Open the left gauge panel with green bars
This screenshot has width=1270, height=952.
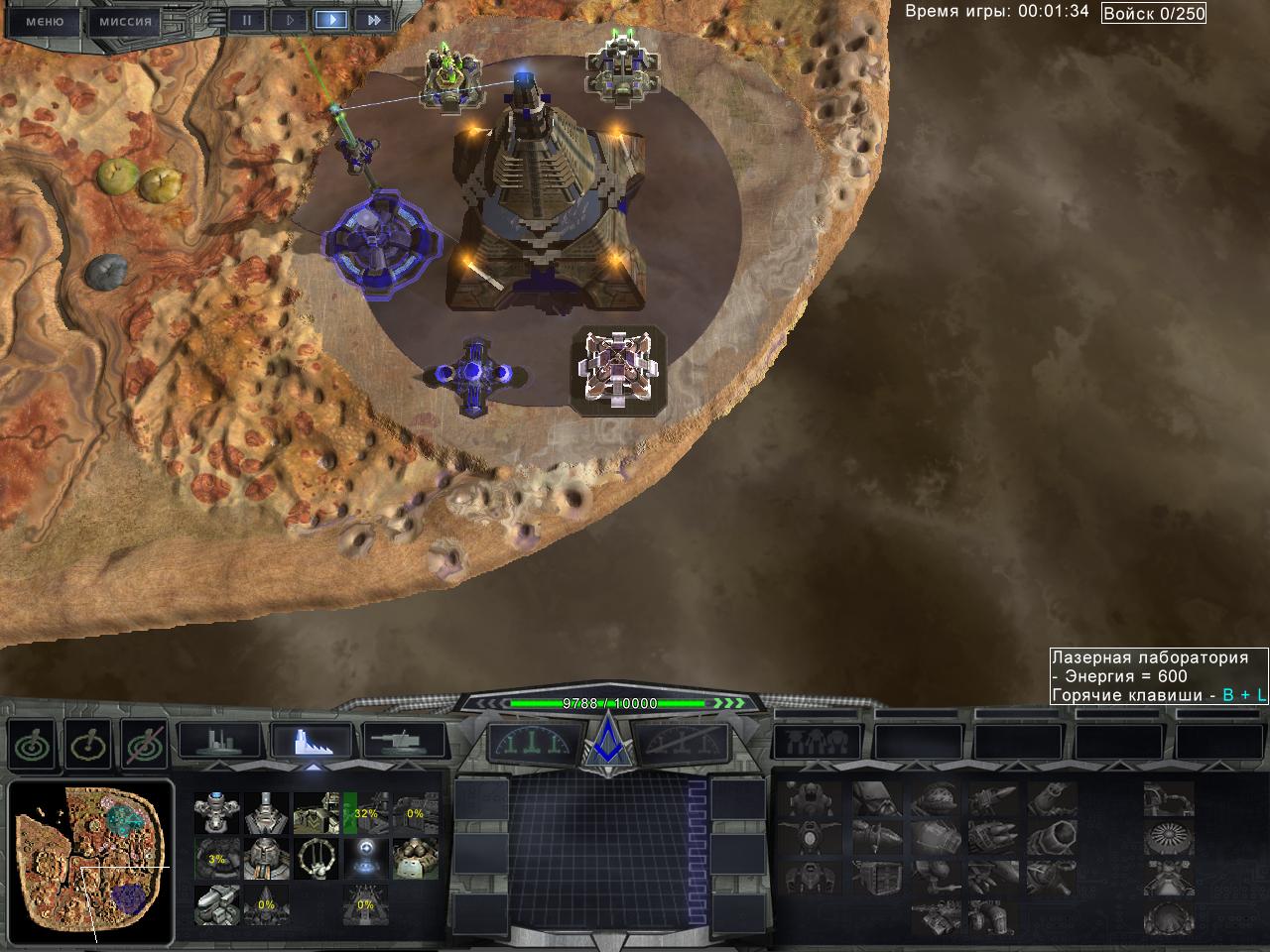click(534, 743)
